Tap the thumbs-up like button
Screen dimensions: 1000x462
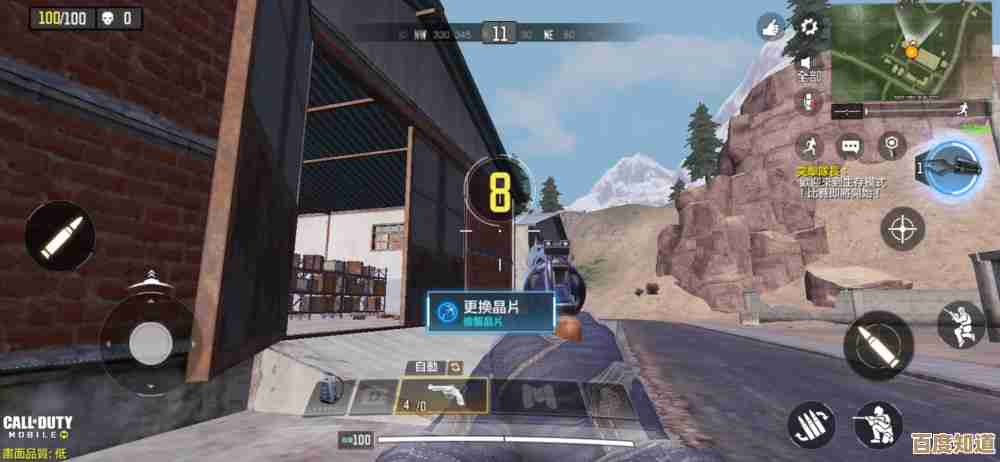tap(771, 27)
